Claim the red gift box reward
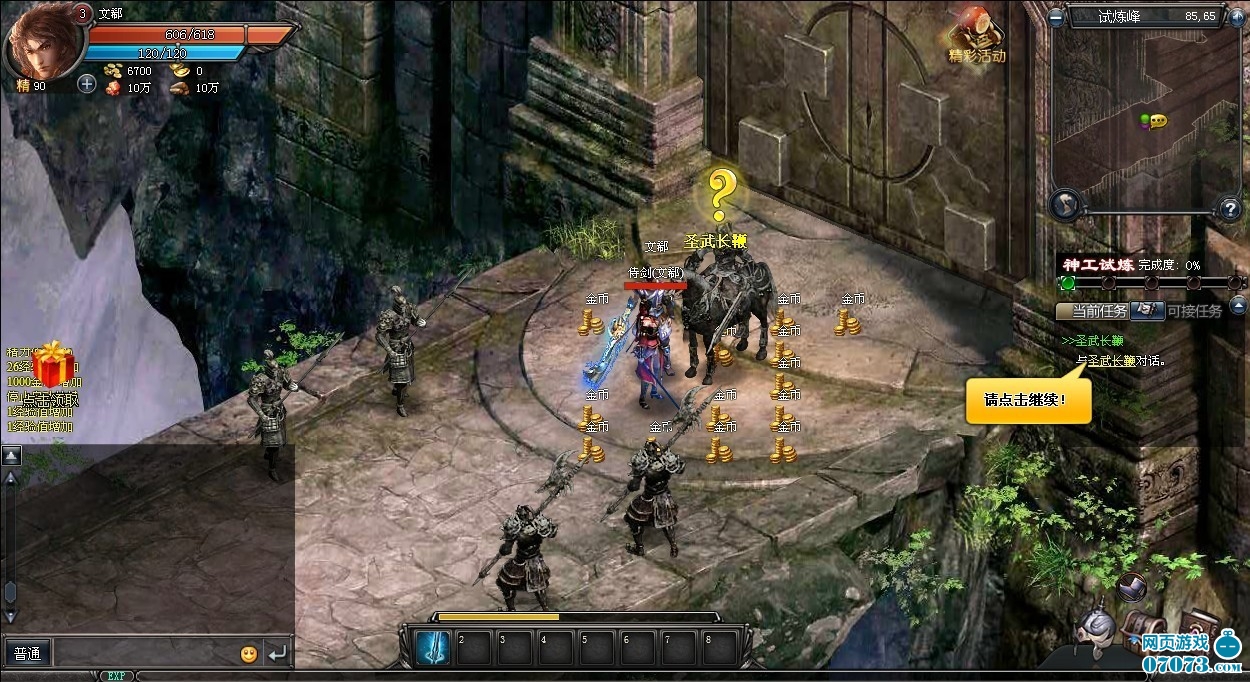This screenshot has height=682, width=1250. click(x=52, y=366)
